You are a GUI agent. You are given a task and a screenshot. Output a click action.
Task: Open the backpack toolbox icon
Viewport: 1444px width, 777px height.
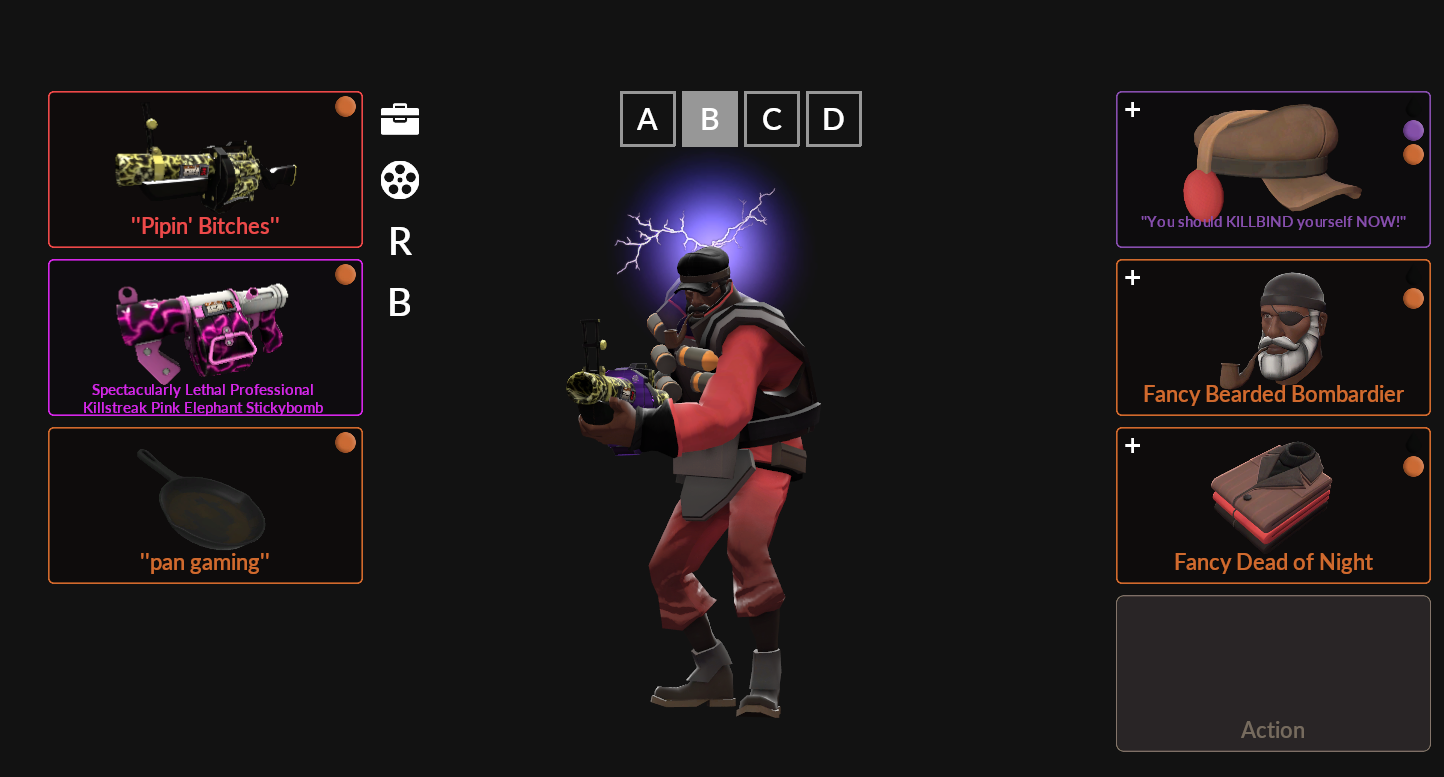click(x=400, y=117)
